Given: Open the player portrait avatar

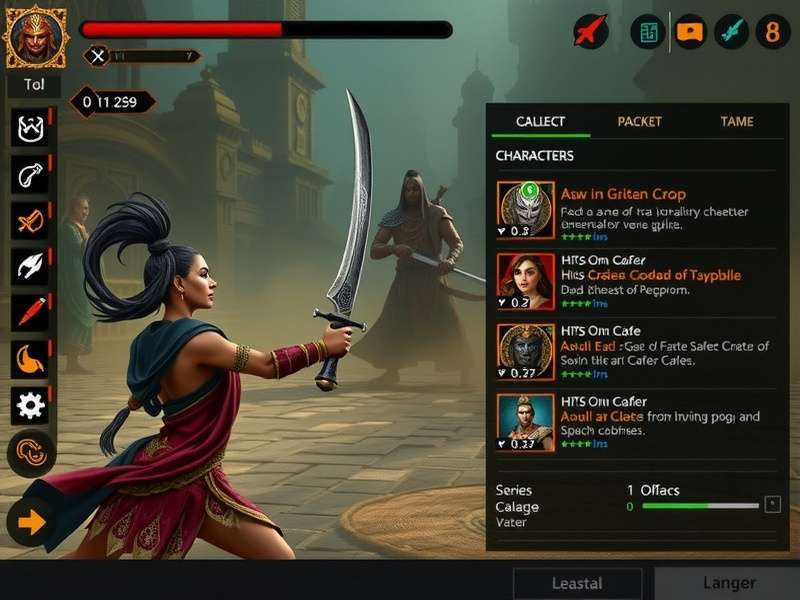Looking at the screenshot, I should tap(35, 37).
